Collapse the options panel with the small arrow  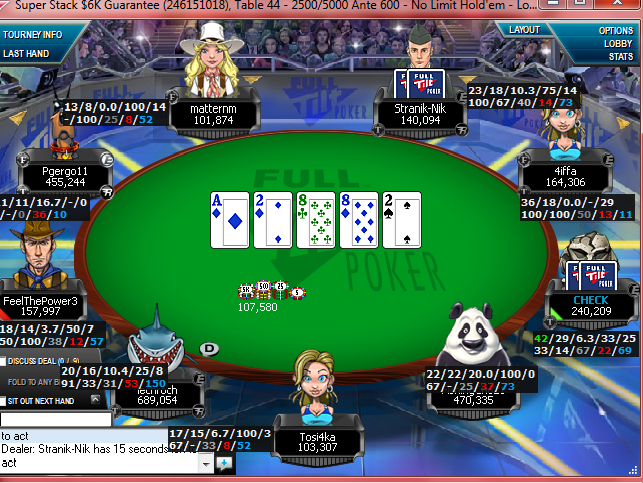[x=96, y=399]
